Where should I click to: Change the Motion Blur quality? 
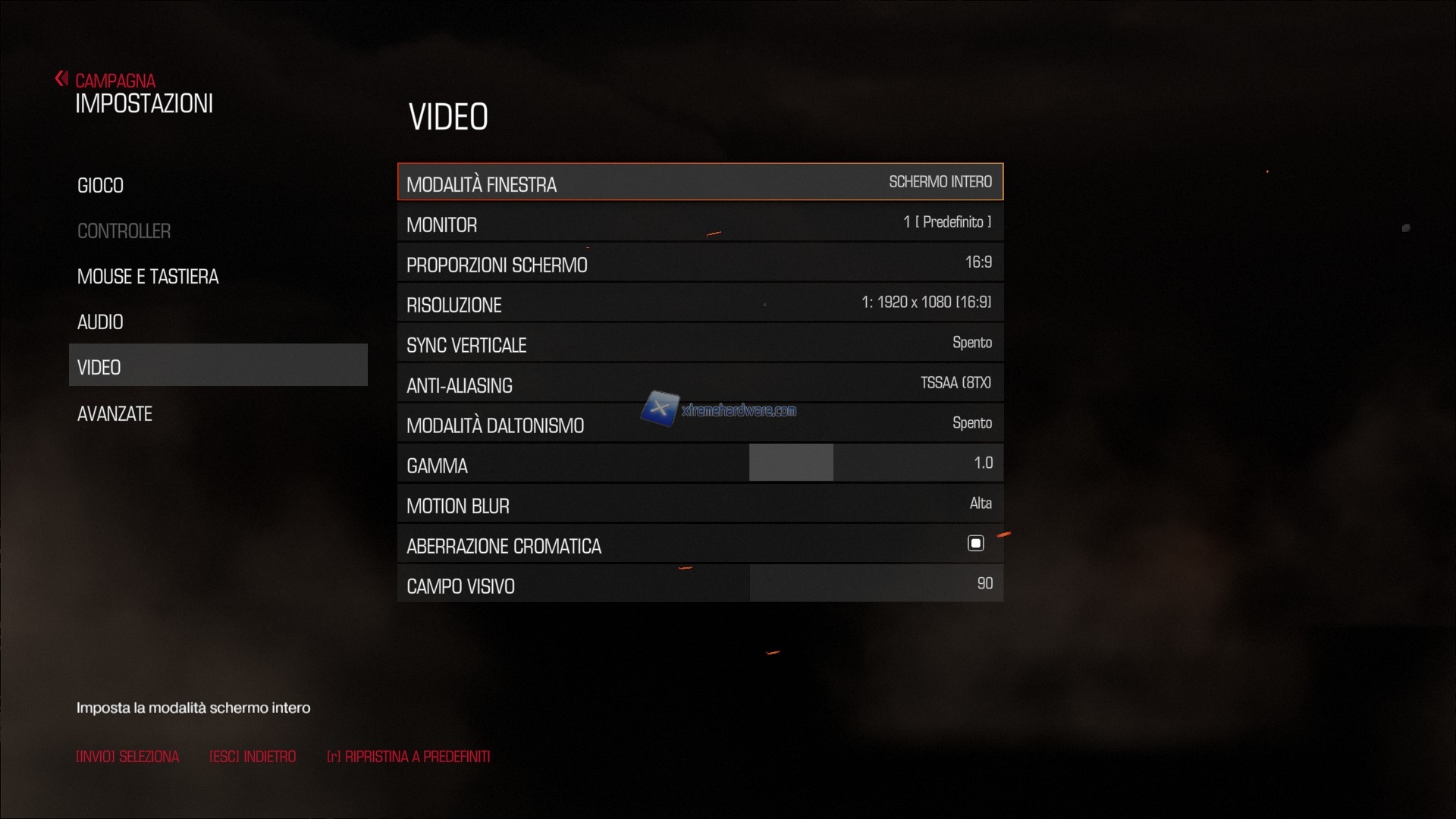point(700,505)
